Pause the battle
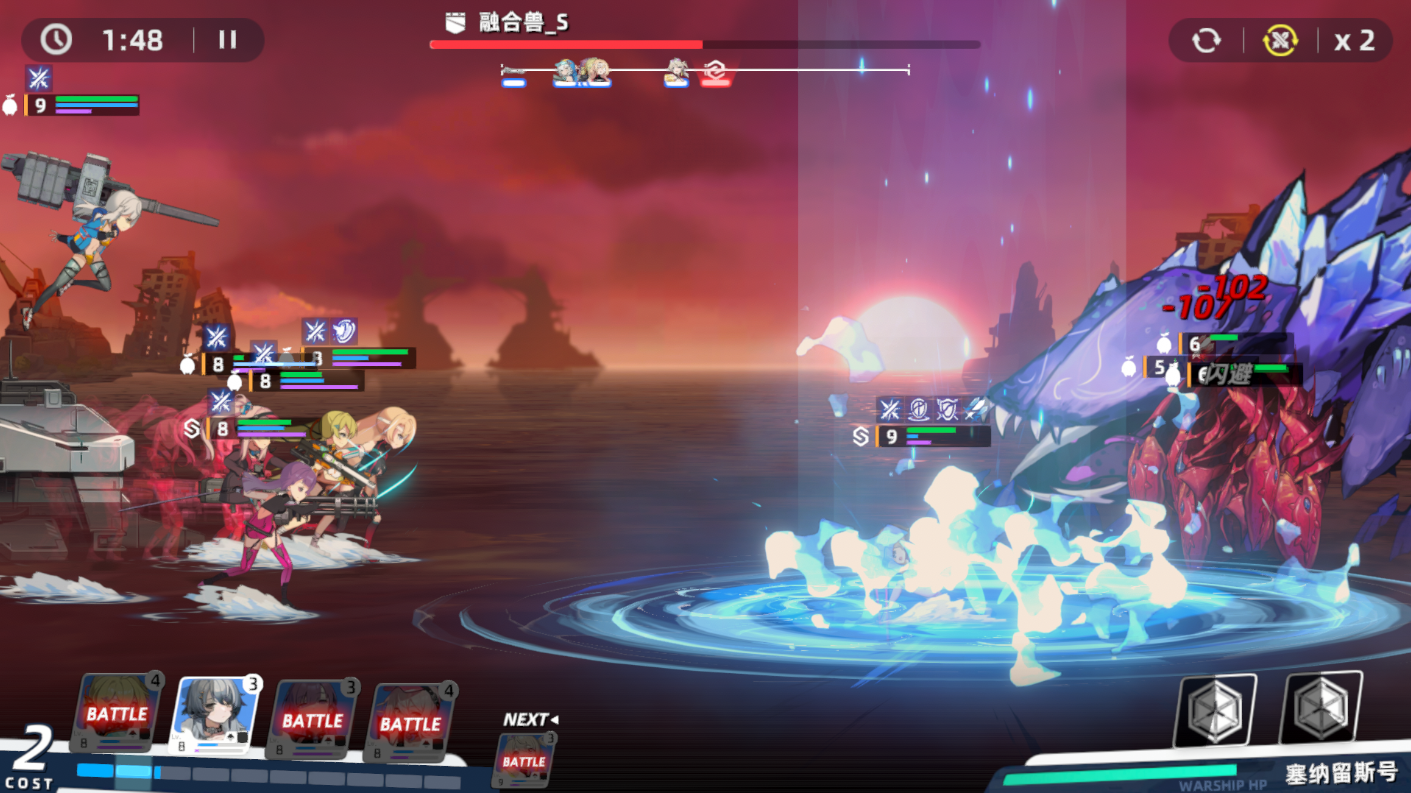Image resolution: width=1411 pixels, height=793 pixels. point(228,40)
